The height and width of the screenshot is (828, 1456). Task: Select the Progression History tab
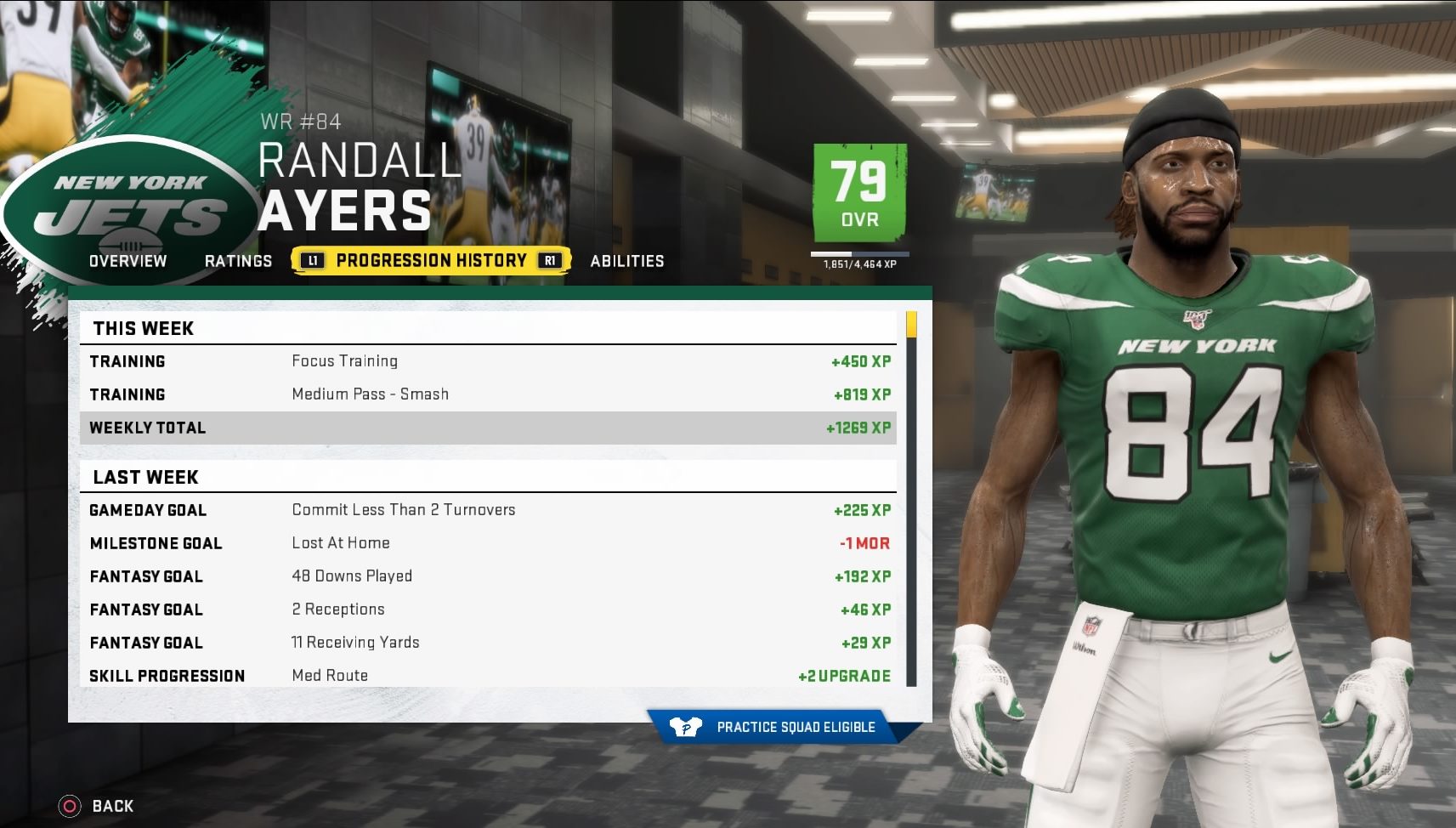tap(429, 260)
